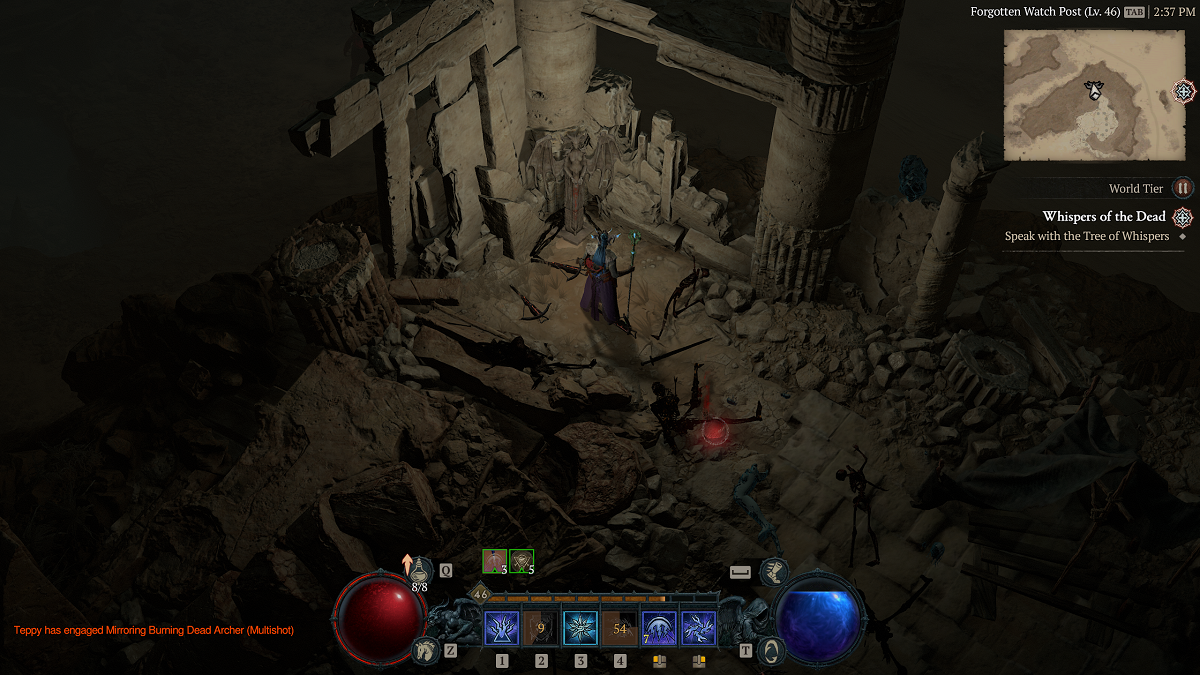
Task: Select the Whispers of the Dead quest tracker
Action: (x=1103, y=217)
